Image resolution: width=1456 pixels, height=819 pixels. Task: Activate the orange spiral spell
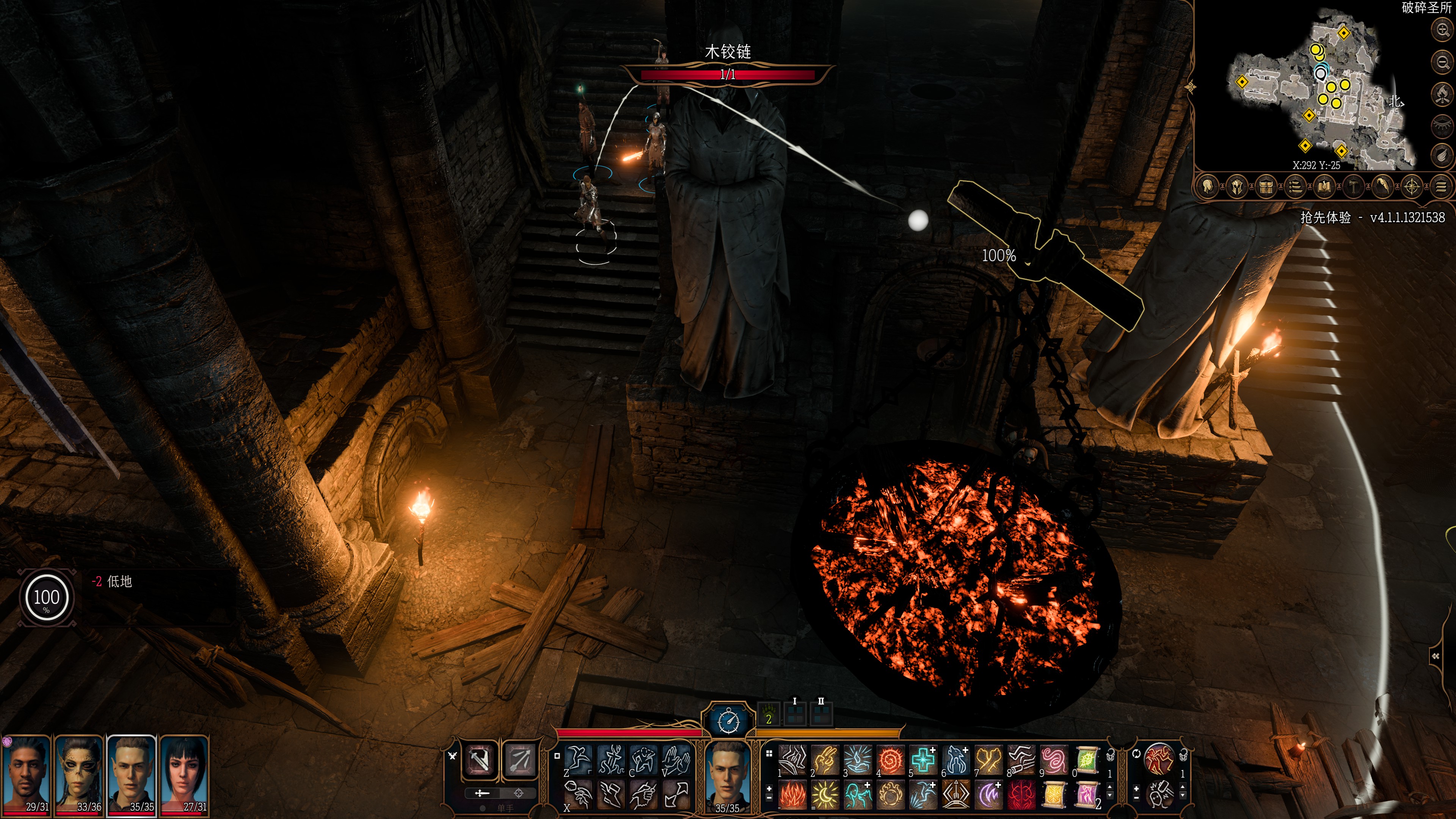click(x=890, y=759)
